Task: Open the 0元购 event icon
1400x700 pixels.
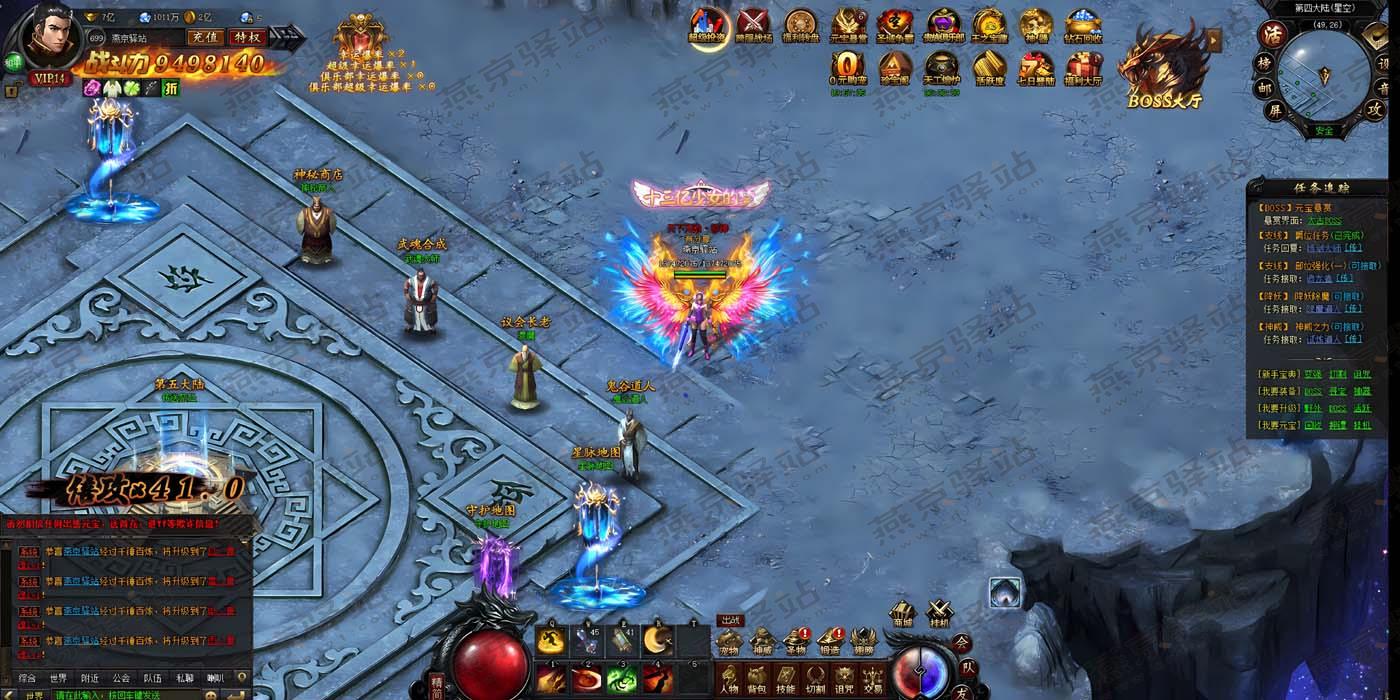Action: pyautogui.click(x=846, y=68)
